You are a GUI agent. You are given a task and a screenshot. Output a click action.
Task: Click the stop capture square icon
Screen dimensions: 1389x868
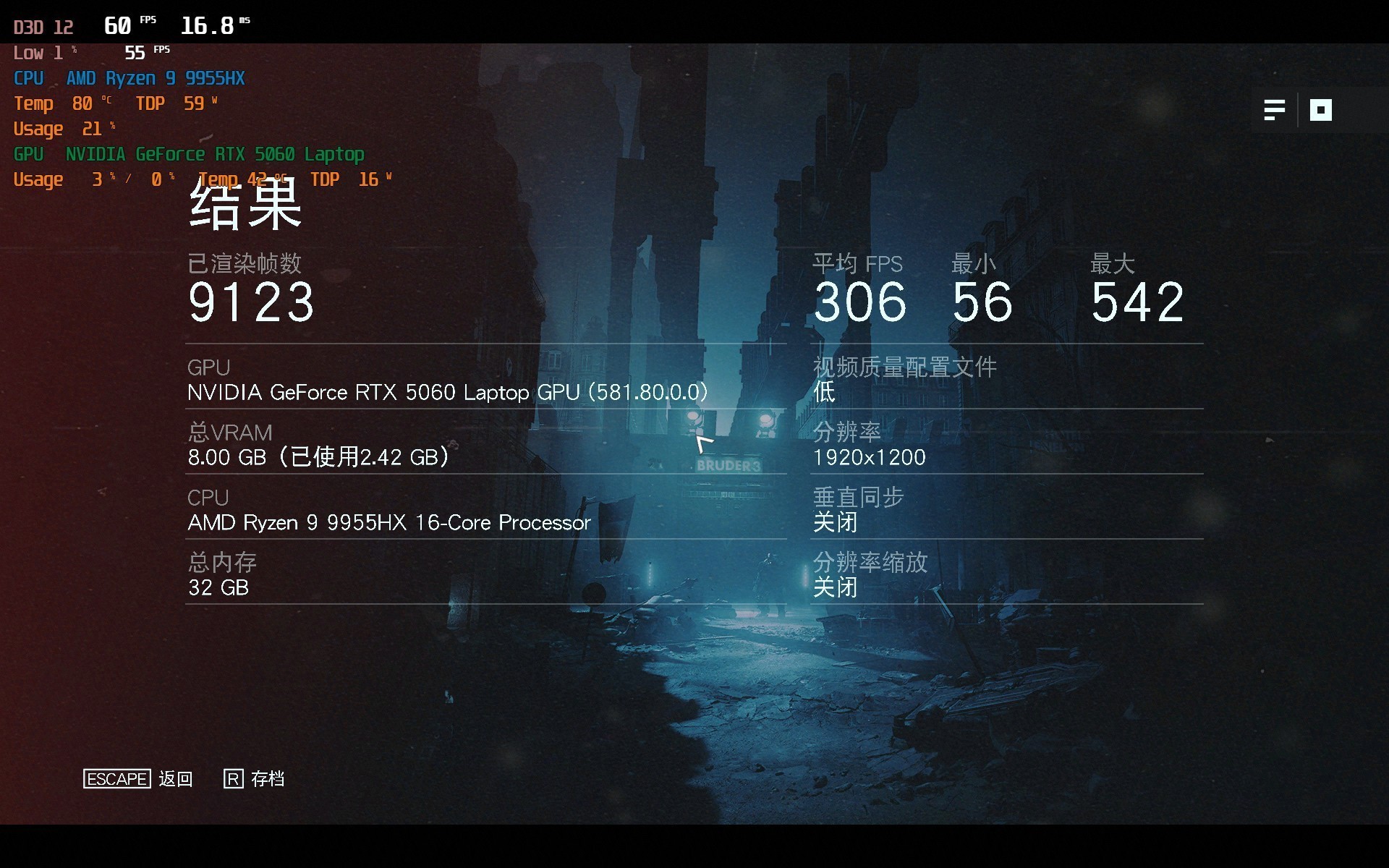pos(1320,110)
